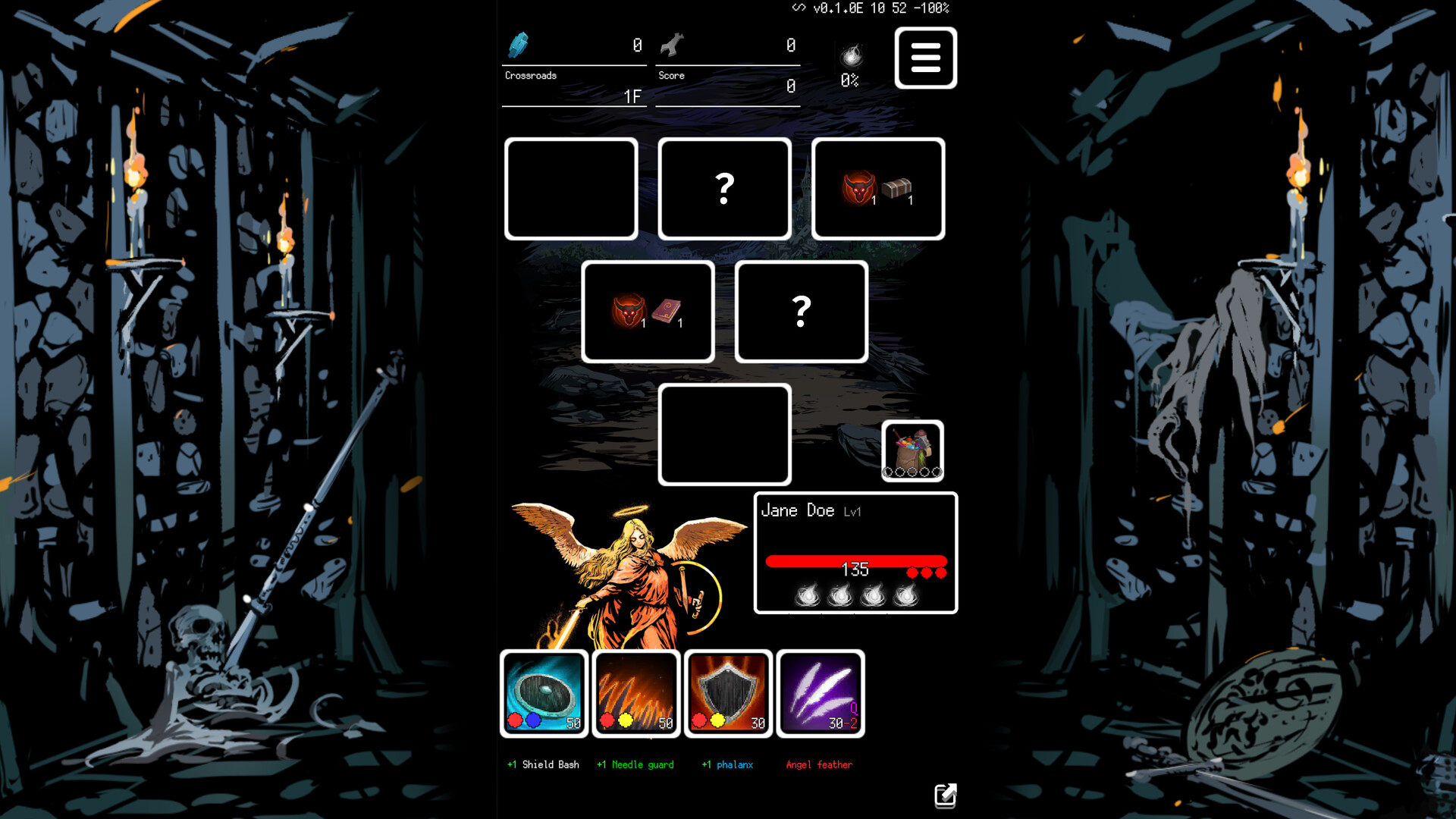Select the Needle guard skill card
Screen dimensions: 1456x819
click(635, 693)
